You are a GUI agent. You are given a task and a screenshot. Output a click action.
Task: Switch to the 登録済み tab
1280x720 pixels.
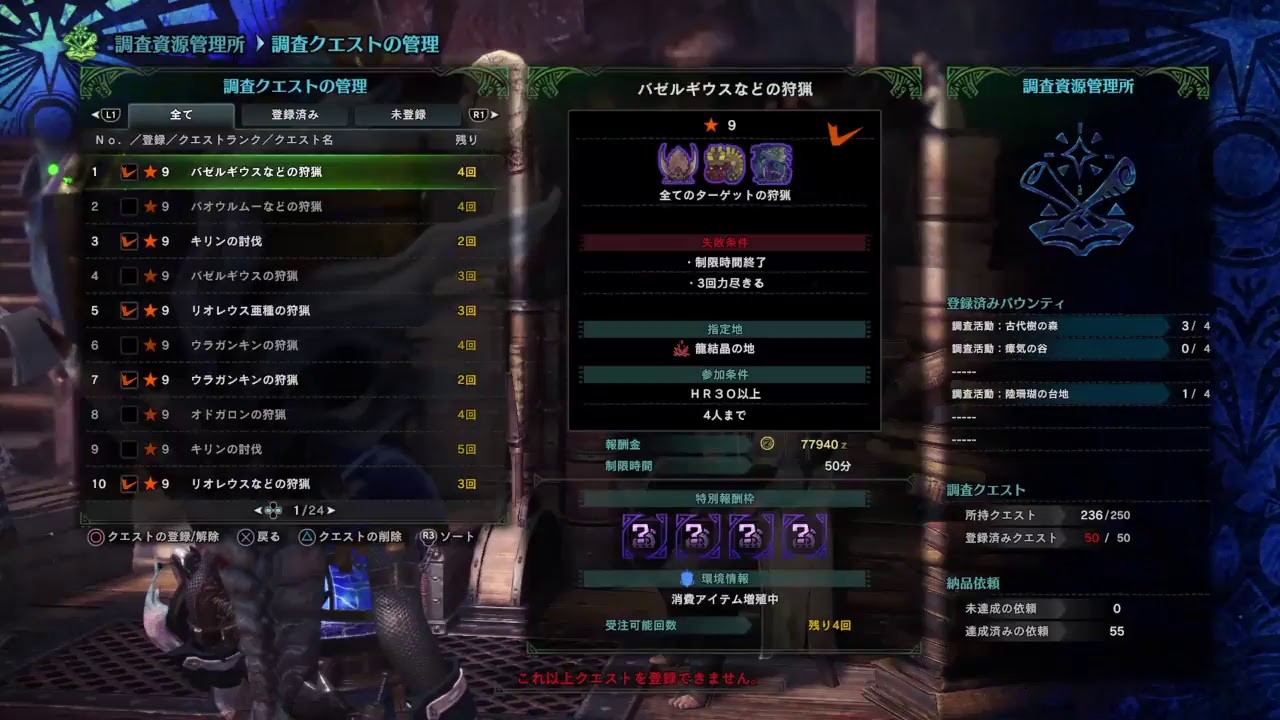(x=295, y=114)
